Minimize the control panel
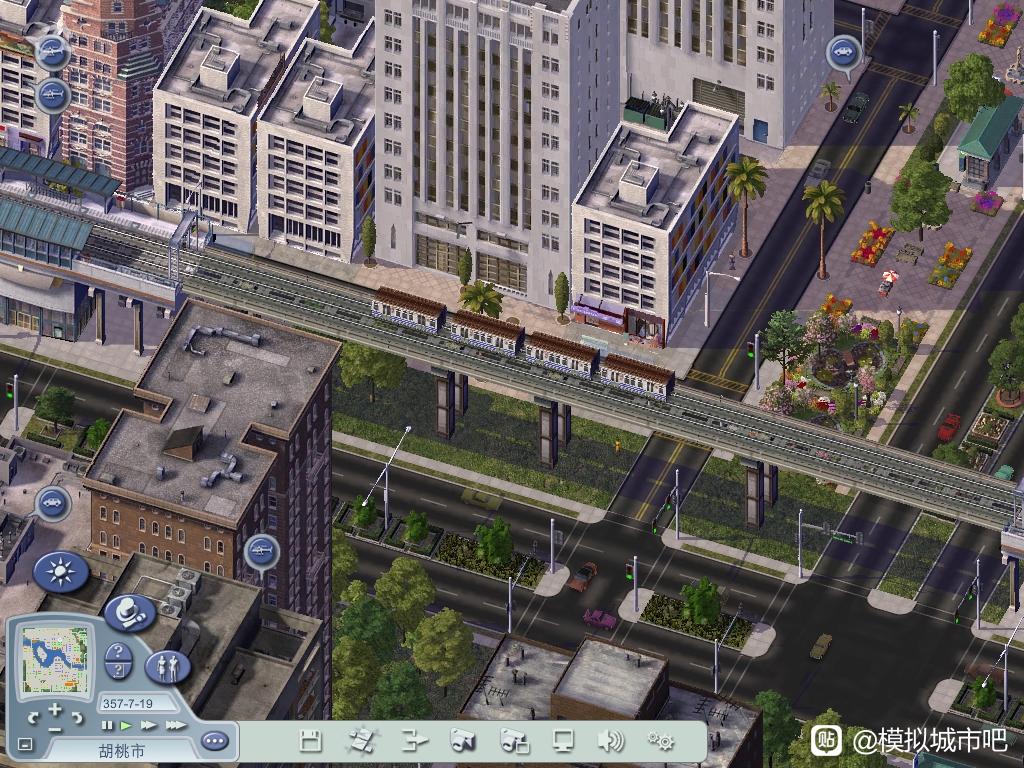This screenshot has height=768, width=1024. (x=24, y=745)
